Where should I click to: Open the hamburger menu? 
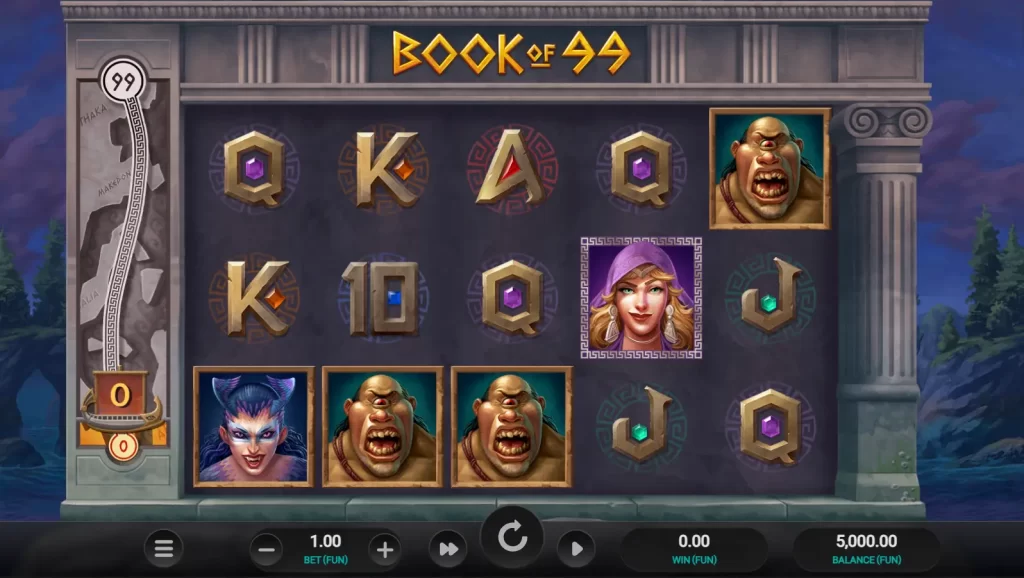164,548
